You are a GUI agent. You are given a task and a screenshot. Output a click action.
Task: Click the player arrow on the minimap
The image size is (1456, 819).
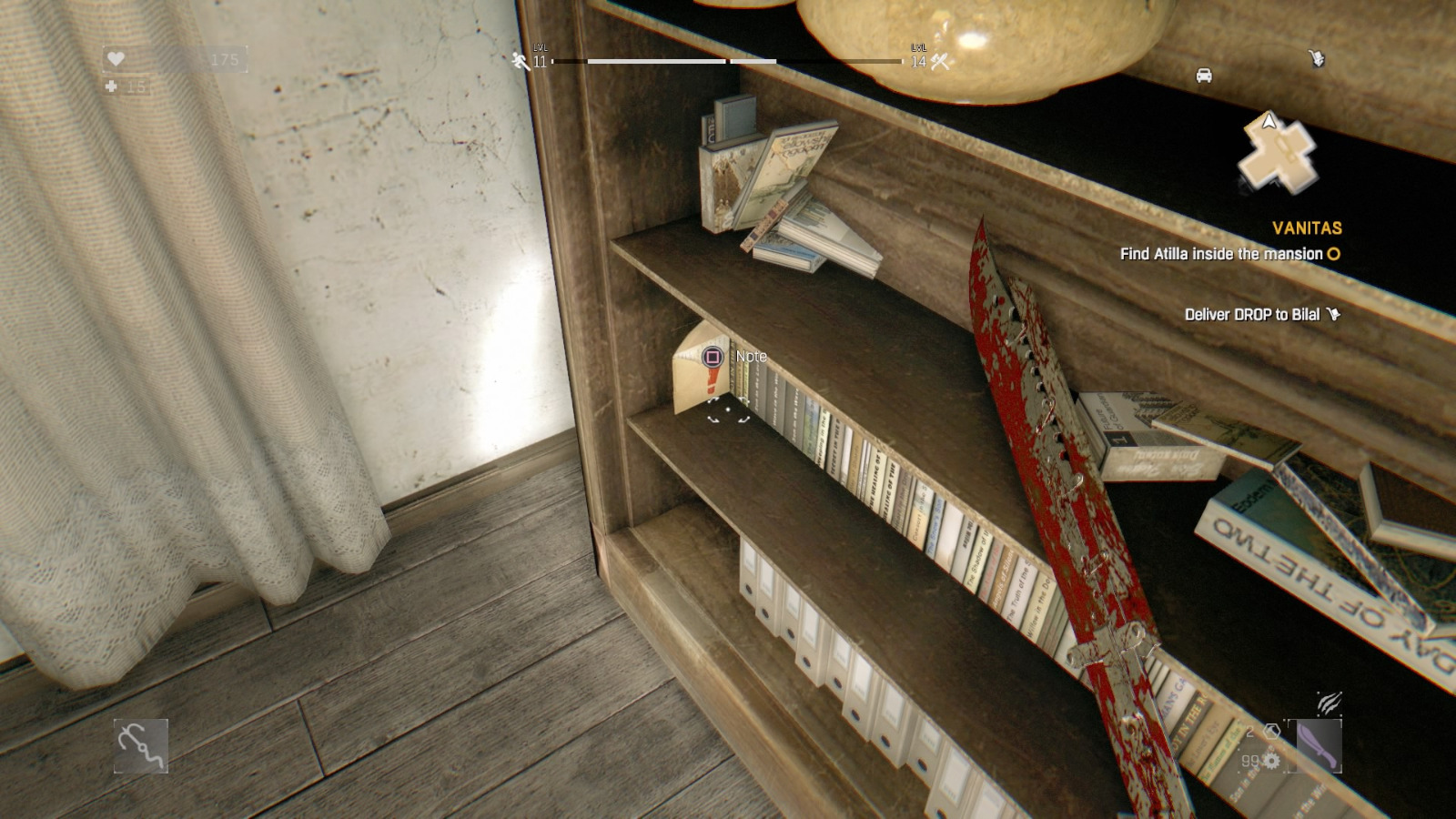coord(1269,121)
